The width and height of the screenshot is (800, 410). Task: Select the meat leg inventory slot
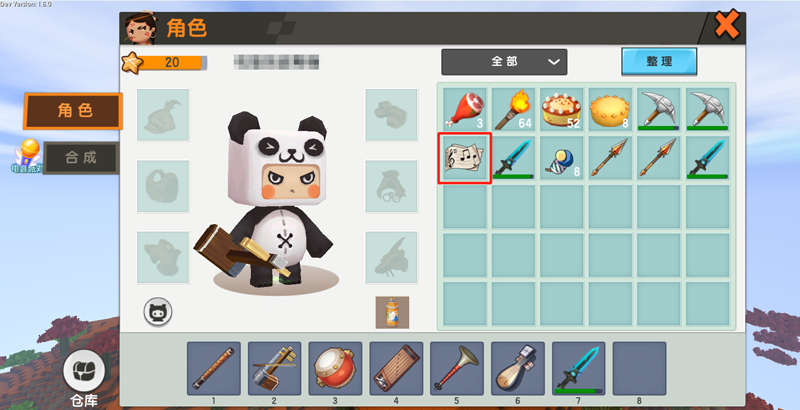pos(465,109)
